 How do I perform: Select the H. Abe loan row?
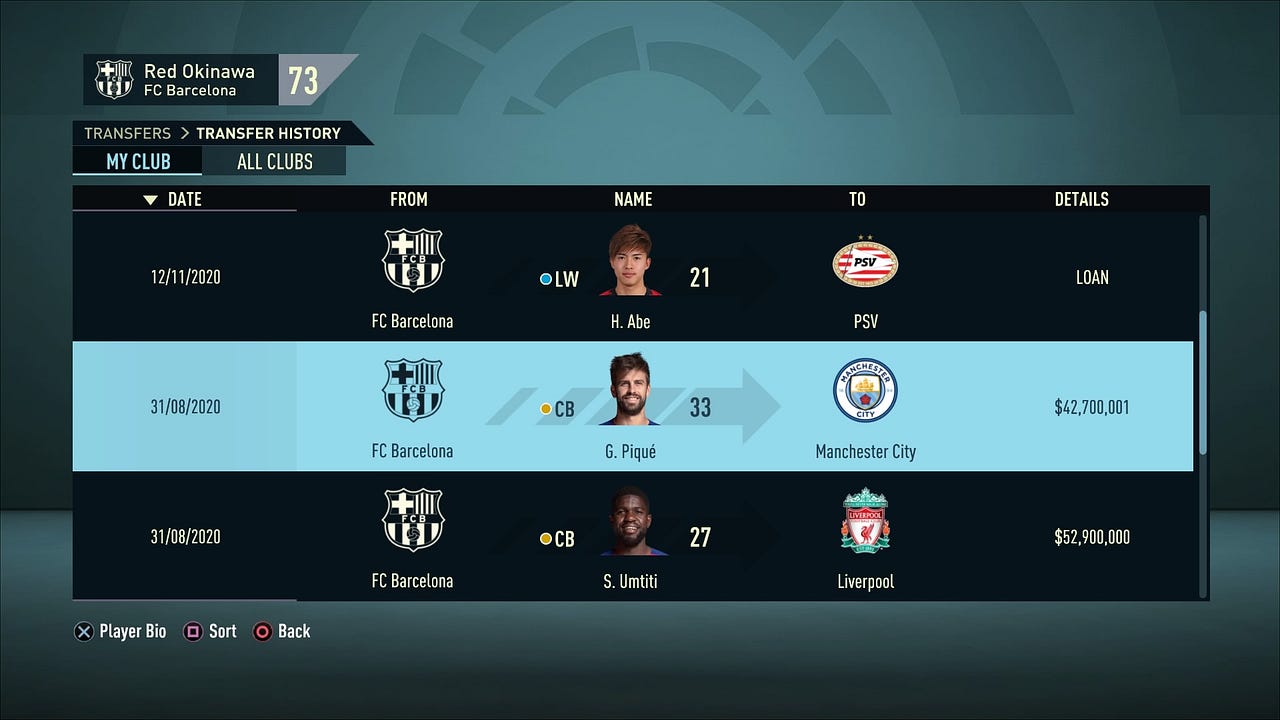[x=632, y=277]
